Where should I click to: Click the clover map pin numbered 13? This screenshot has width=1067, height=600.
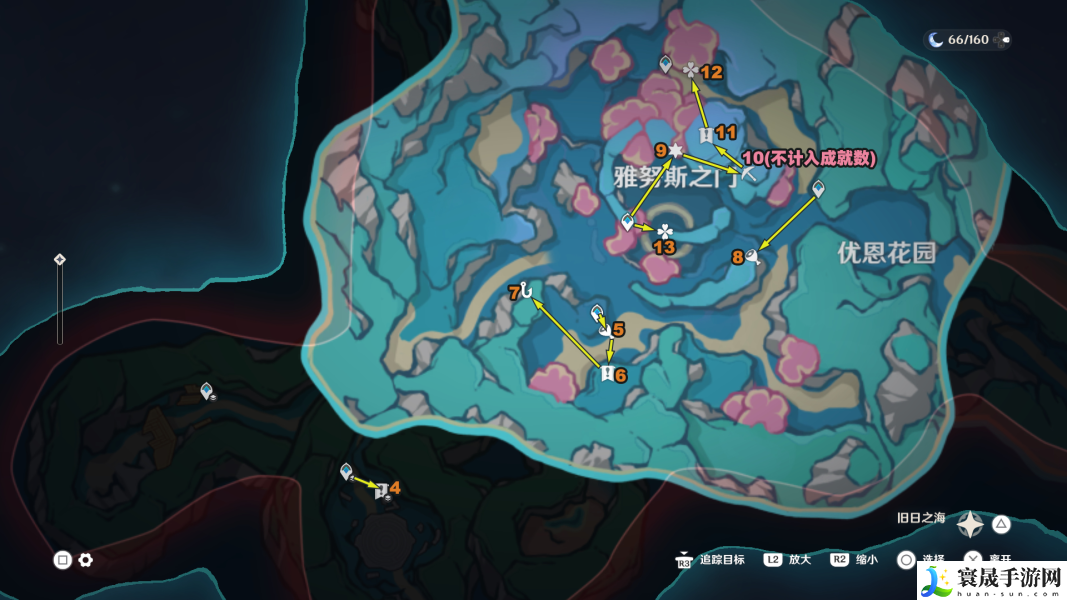(x=665, y=231)
